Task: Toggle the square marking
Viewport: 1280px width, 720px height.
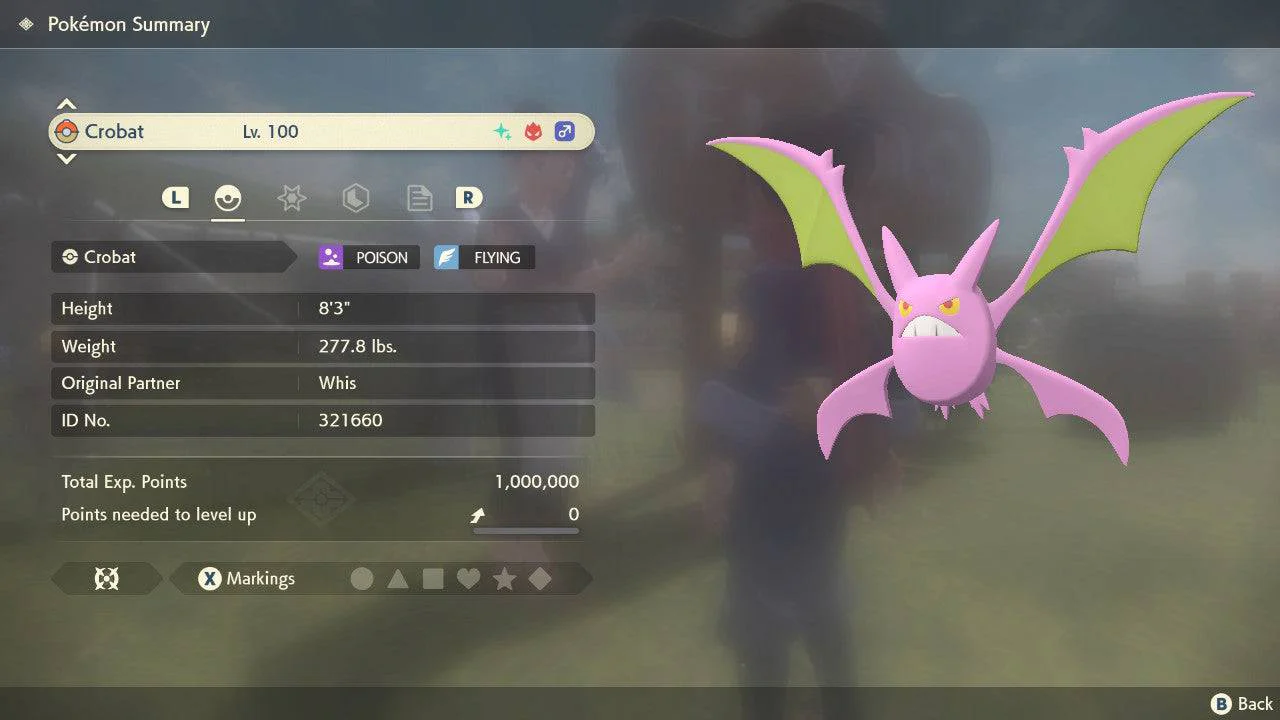Action: 433,579
